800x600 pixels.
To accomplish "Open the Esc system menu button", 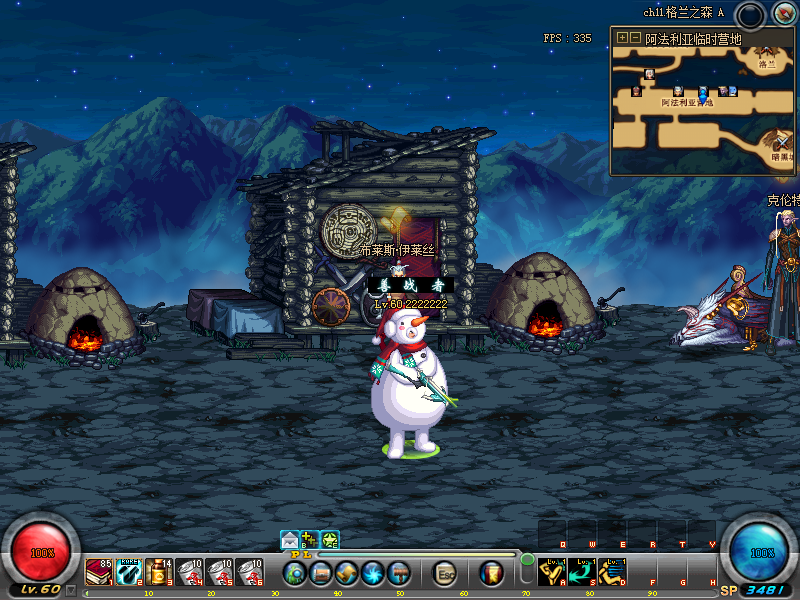I will 446,573.
